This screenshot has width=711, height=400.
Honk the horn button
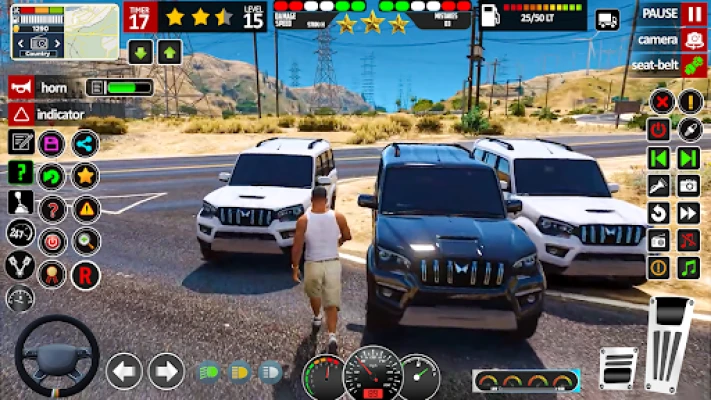(x=21, y=88)
